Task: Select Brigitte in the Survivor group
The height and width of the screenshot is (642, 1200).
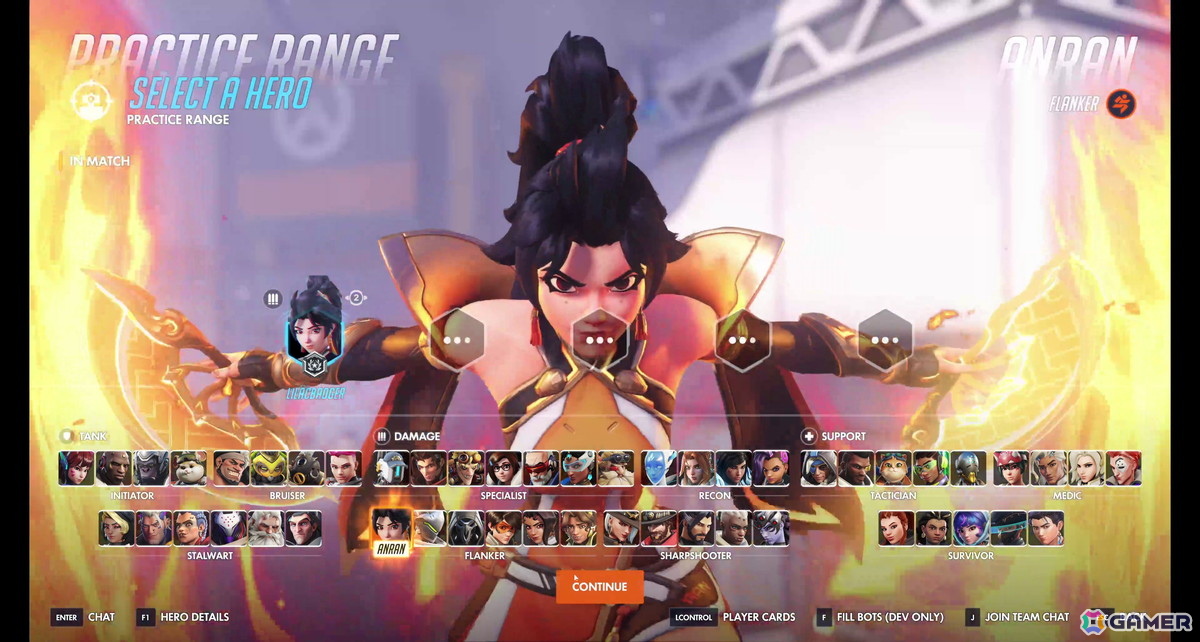Action: tap(896, 528)
